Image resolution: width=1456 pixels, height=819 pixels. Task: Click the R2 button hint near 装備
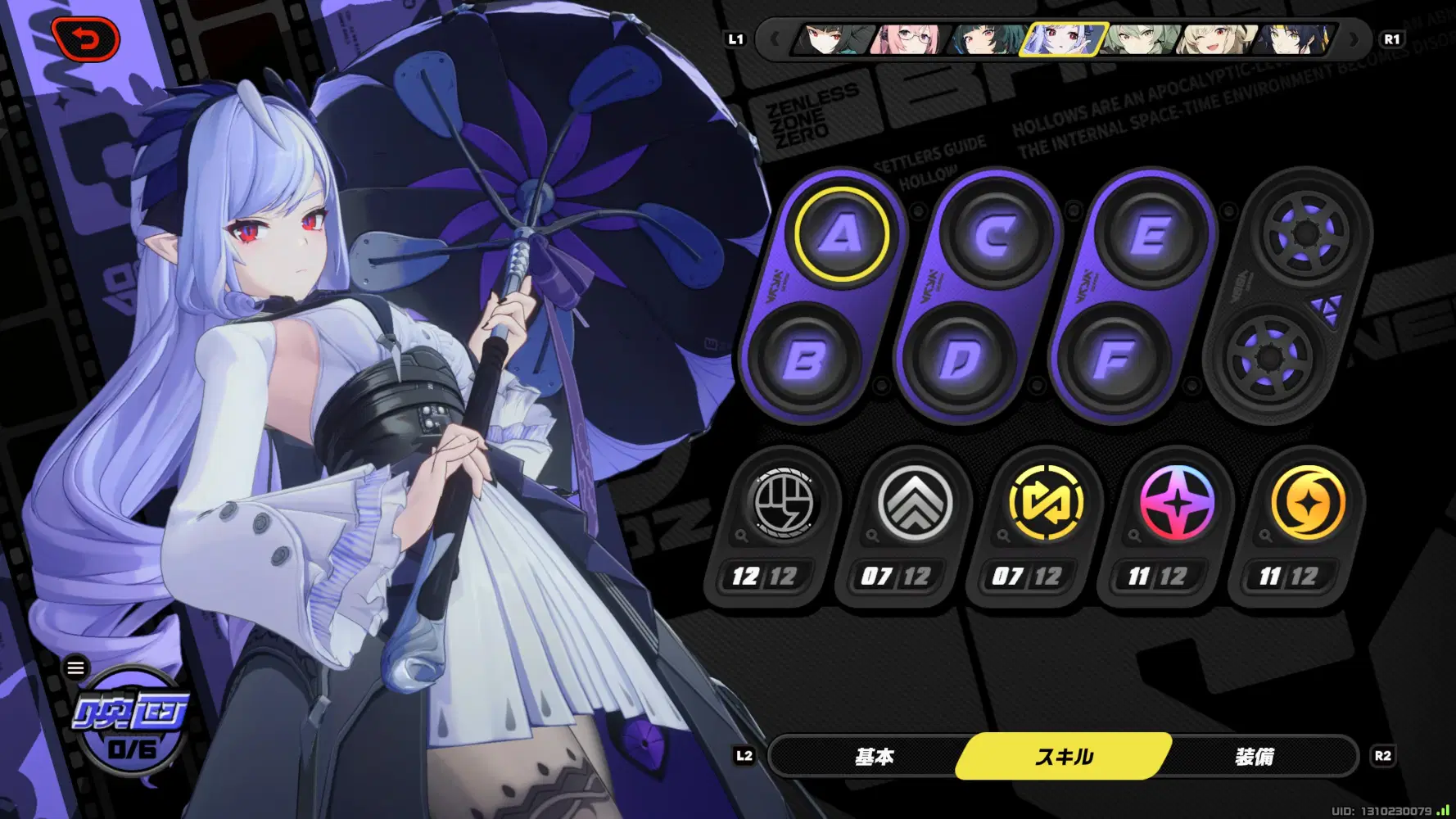tap(1382, 757)
